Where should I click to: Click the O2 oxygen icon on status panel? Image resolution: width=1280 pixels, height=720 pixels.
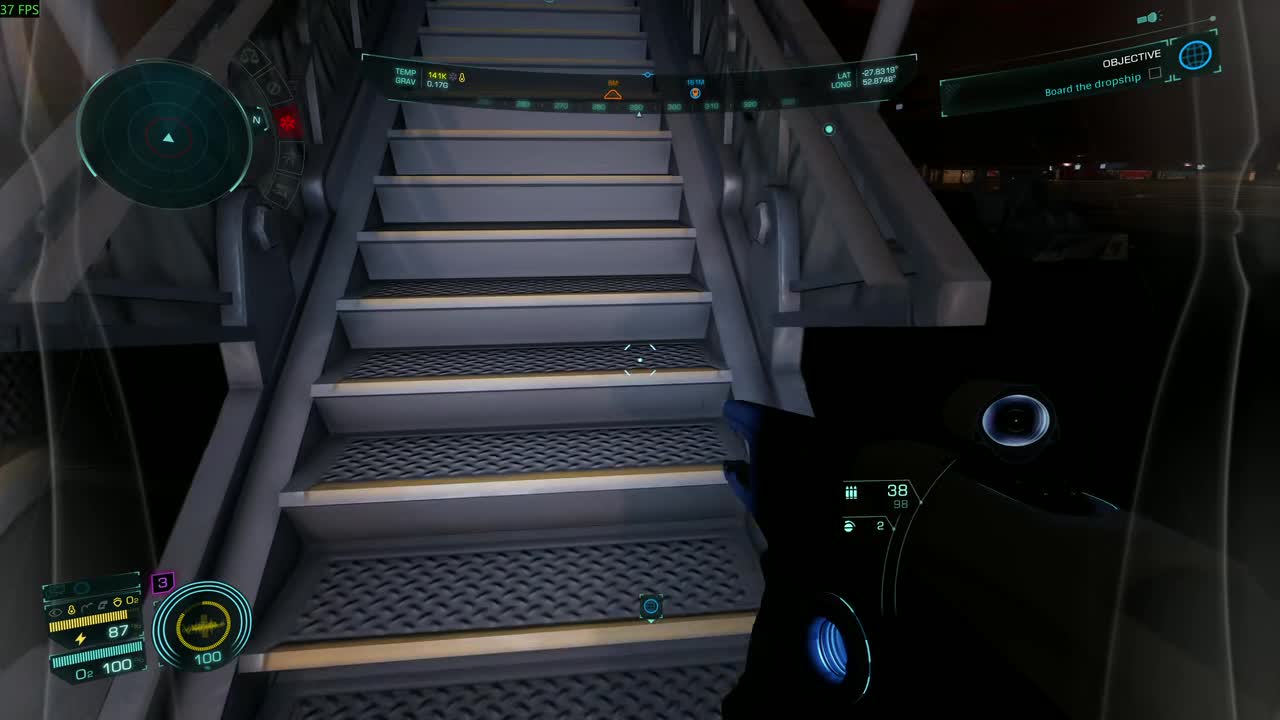(132, 600)
